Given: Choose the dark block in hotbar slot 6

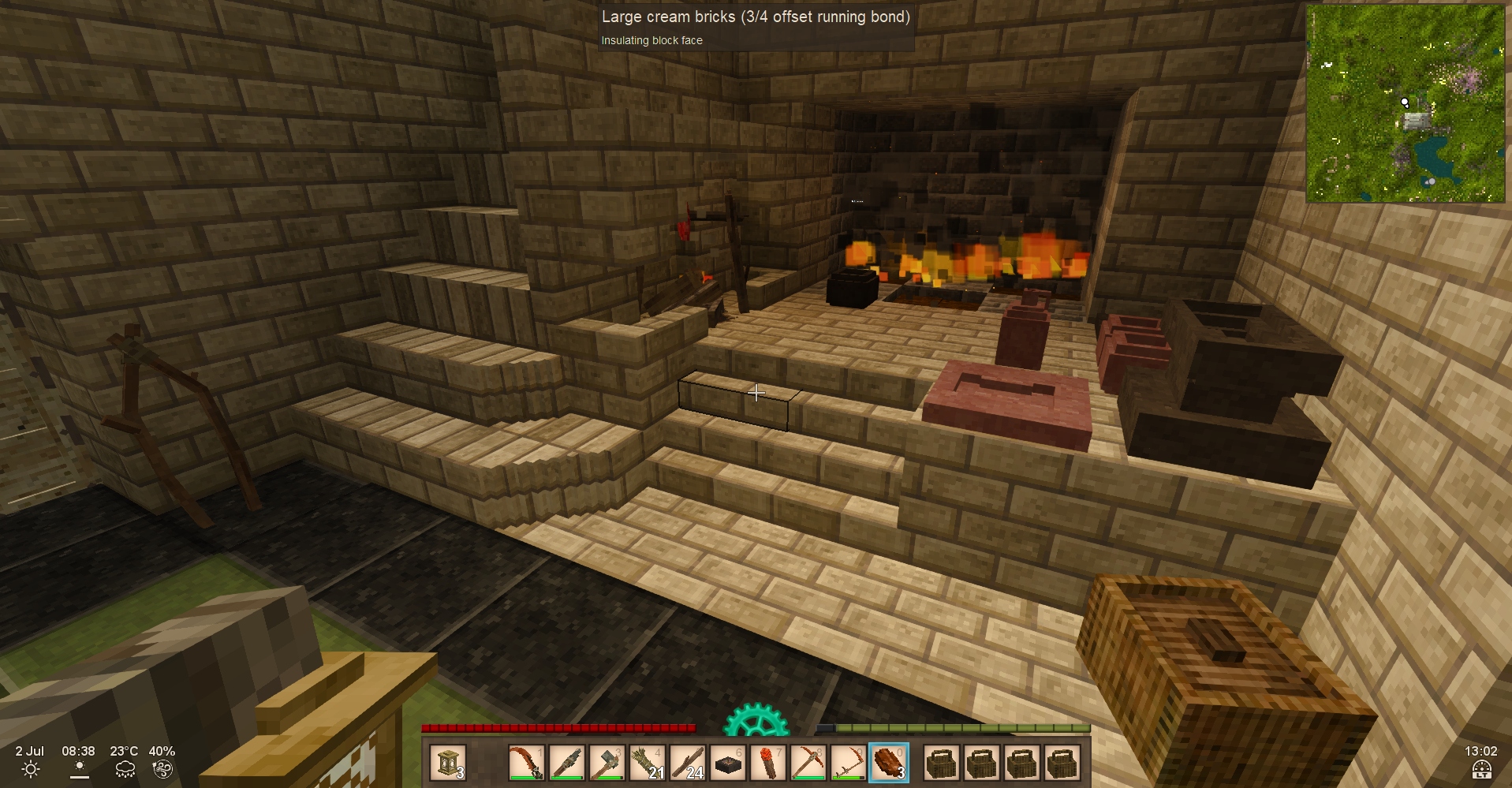Looking at the screenshot, I should 728,763.
